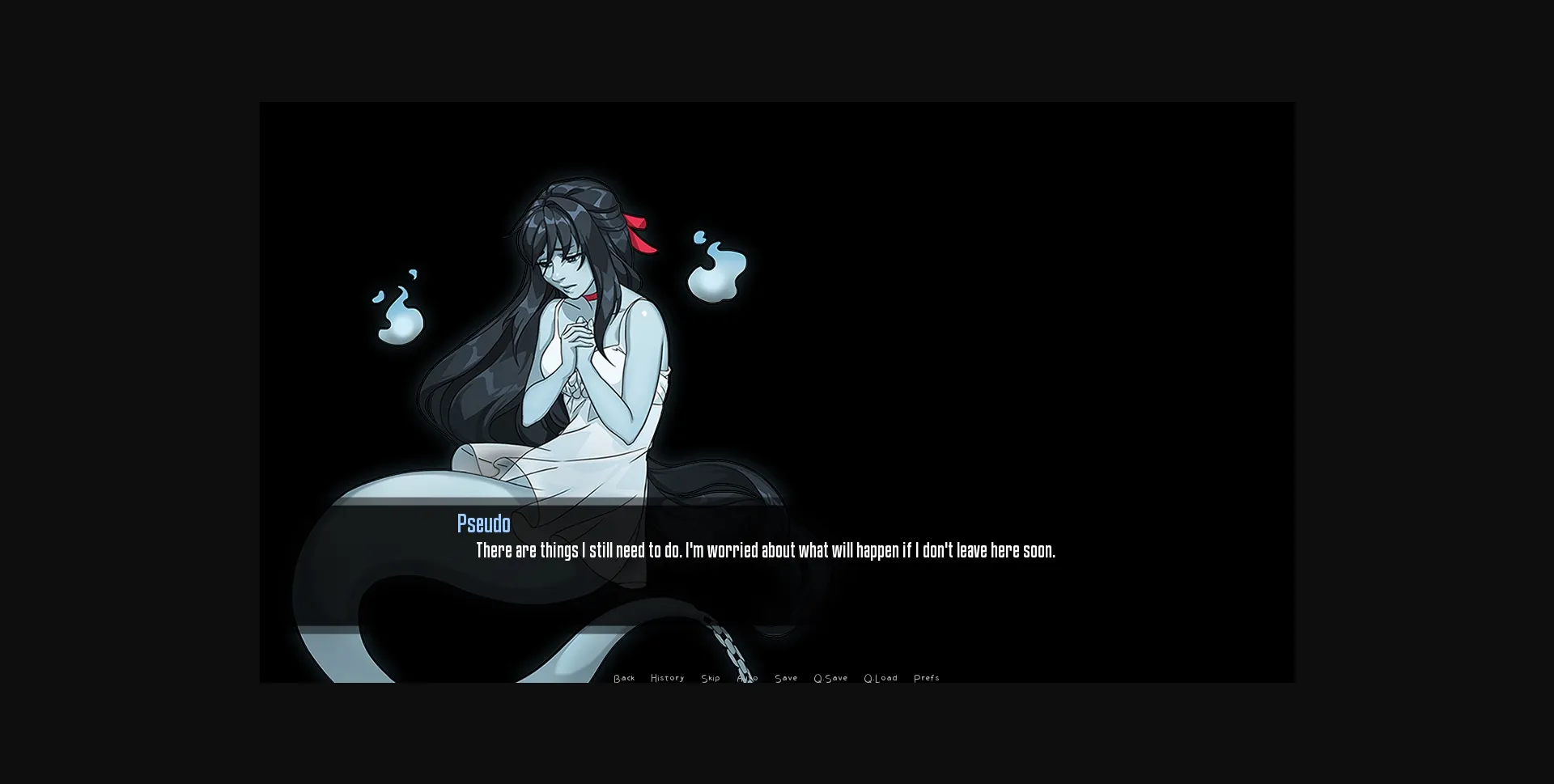The width and height of the screenshot is (1554, 784).
Task: Click the dialogue text to advance story
Action: [765, 551]
